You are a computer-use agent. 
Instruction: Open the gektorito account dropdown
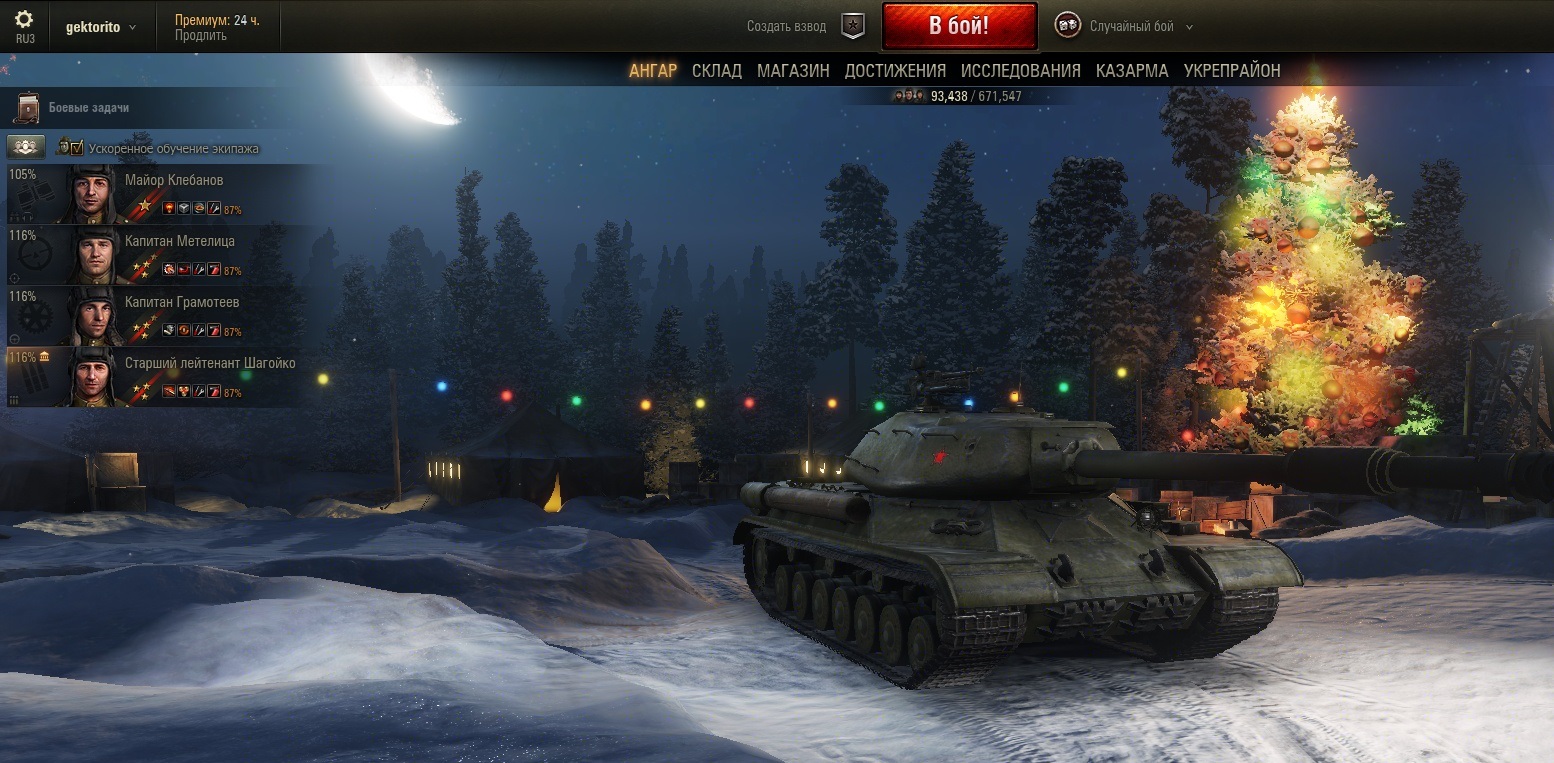click(101, 27)
